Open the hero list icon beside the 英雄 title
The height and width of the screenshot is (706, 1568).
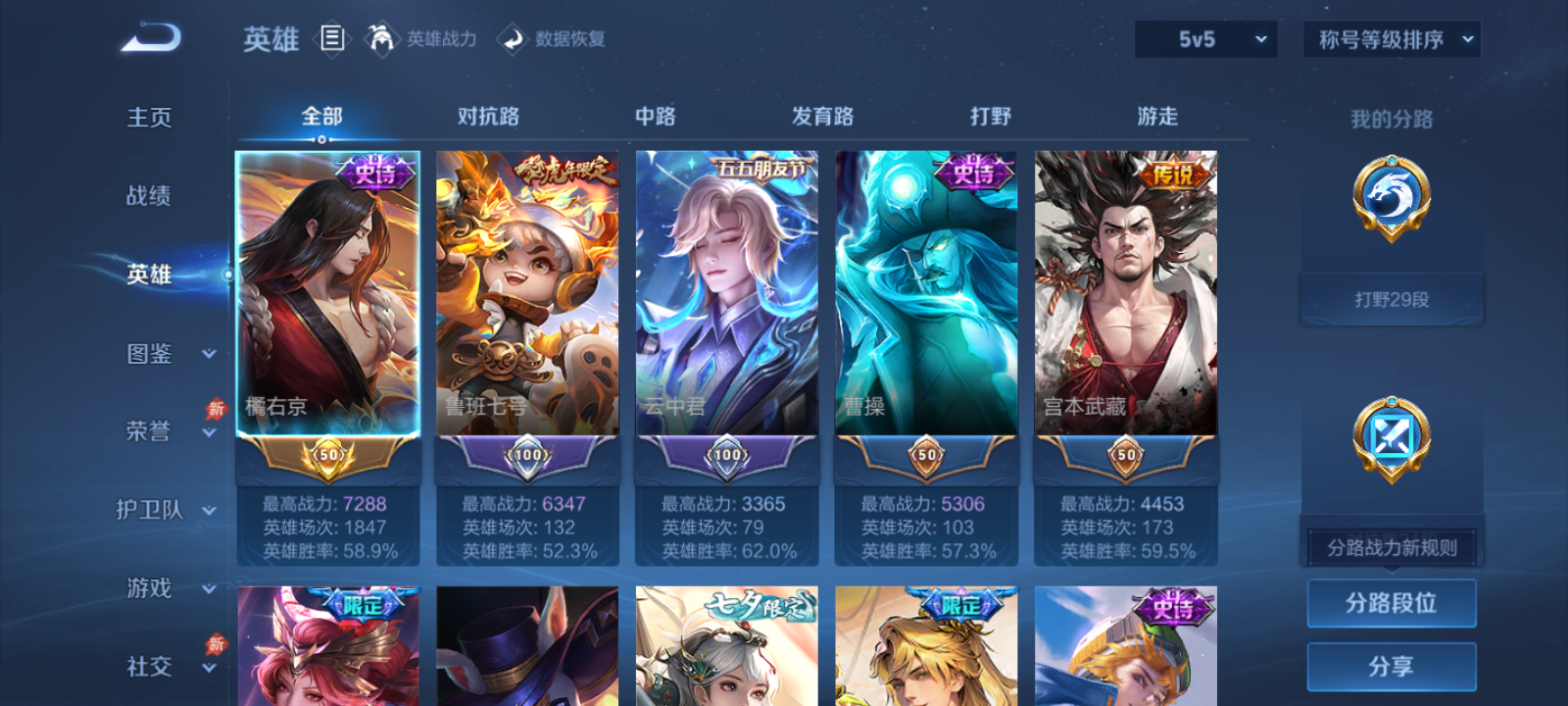point(330,39)
